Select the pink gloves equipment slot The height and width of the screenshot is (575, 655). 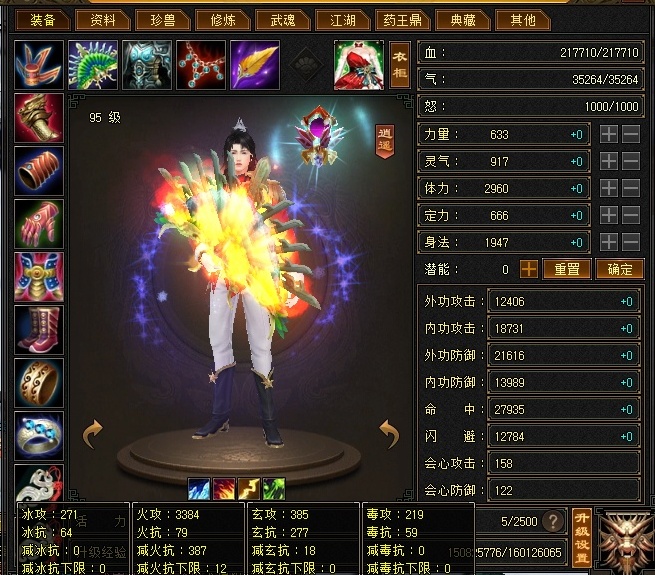(x=39, y=224)
